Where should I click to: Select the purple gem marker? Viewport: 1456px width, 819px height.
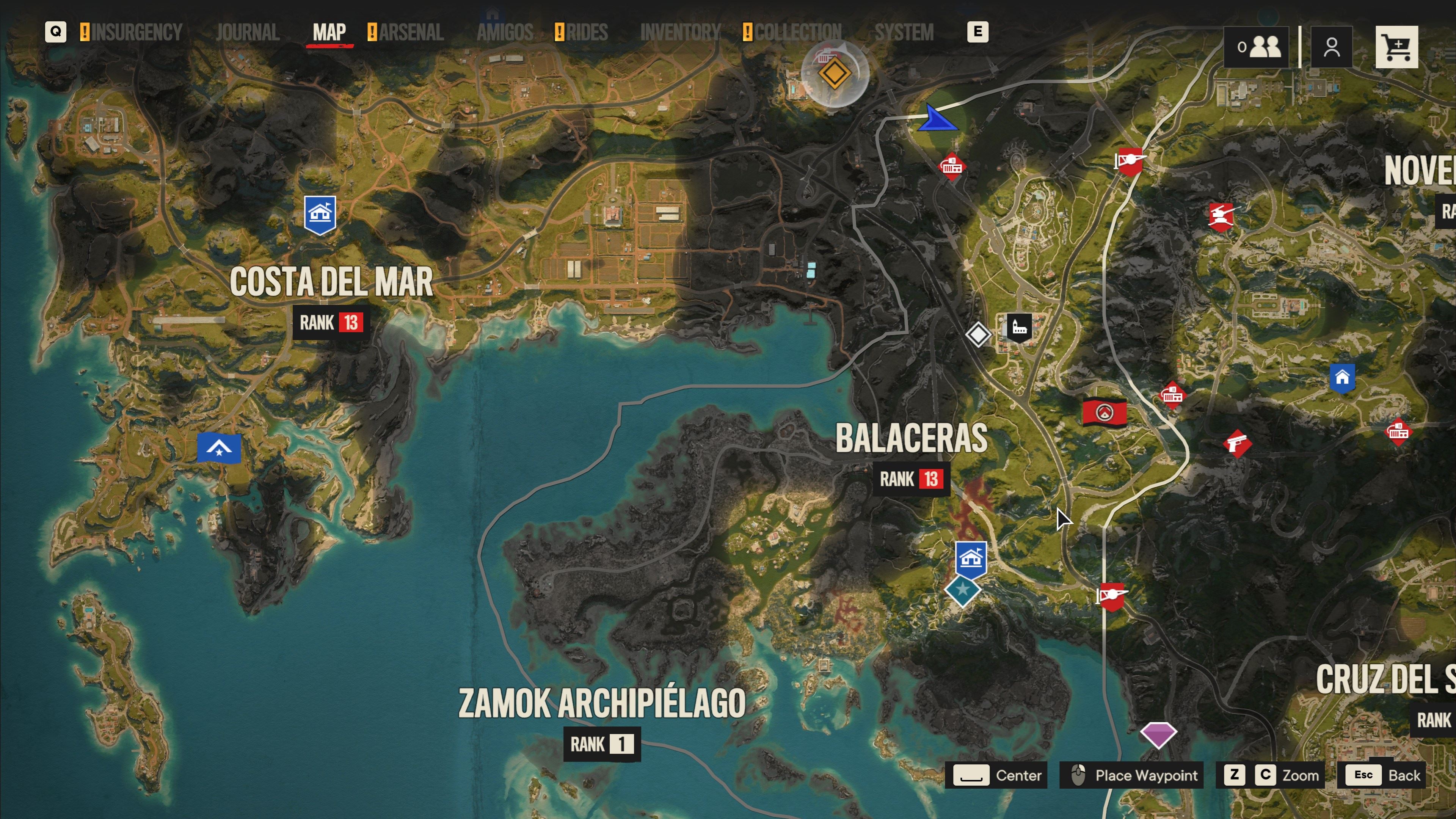click(1158, 734)
